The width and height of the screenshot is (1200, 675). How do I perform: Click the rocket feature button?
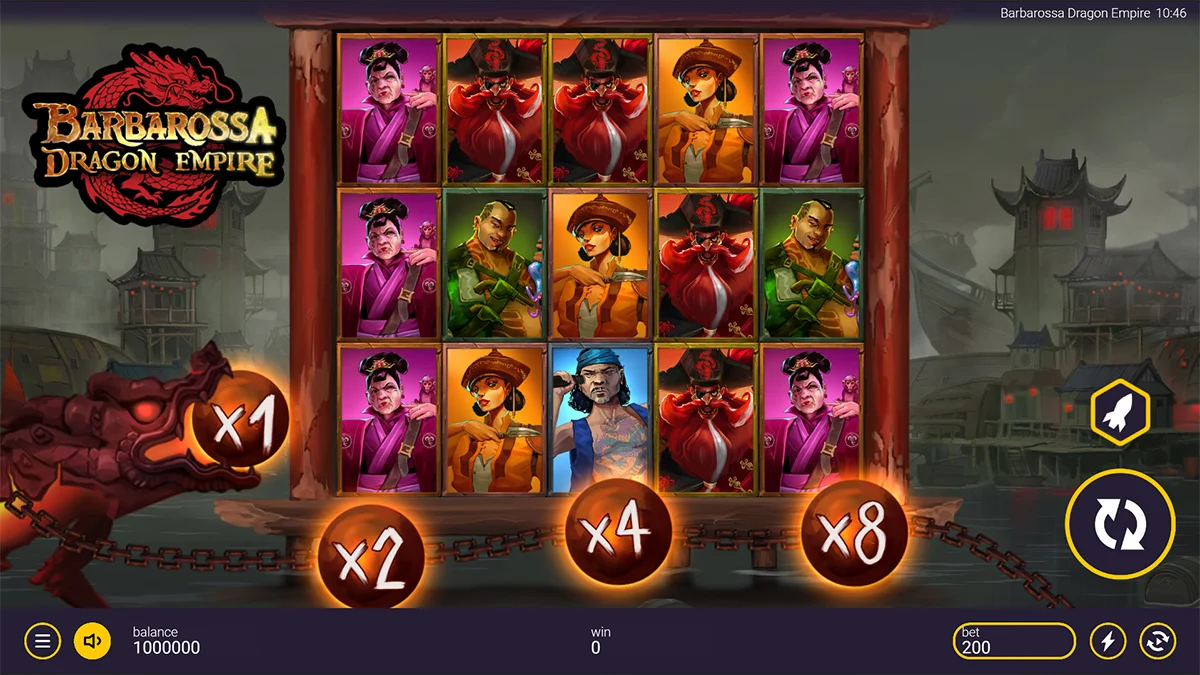pos(1119,411)
